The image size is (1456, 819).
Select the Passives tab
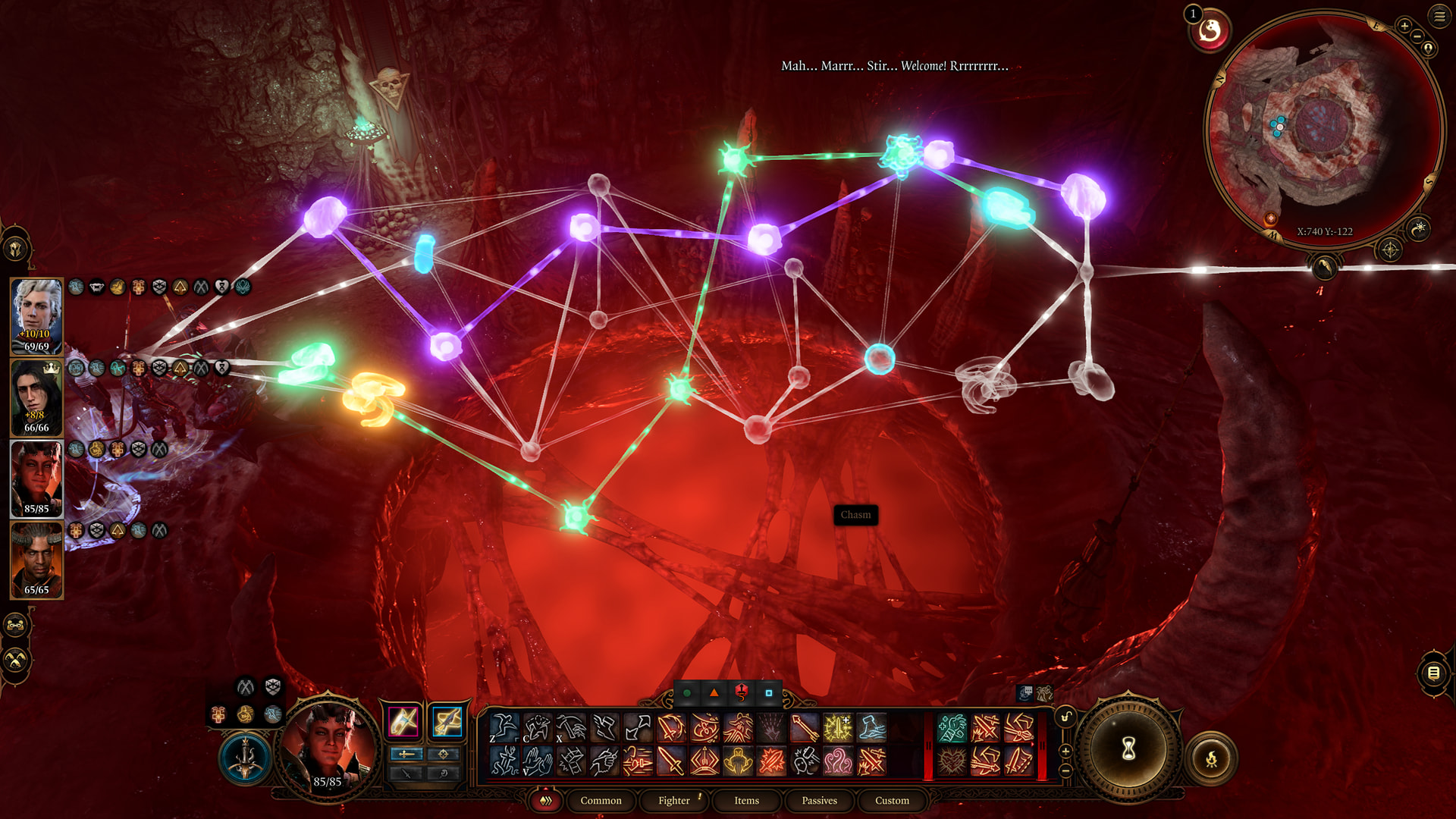coord(819,800)
